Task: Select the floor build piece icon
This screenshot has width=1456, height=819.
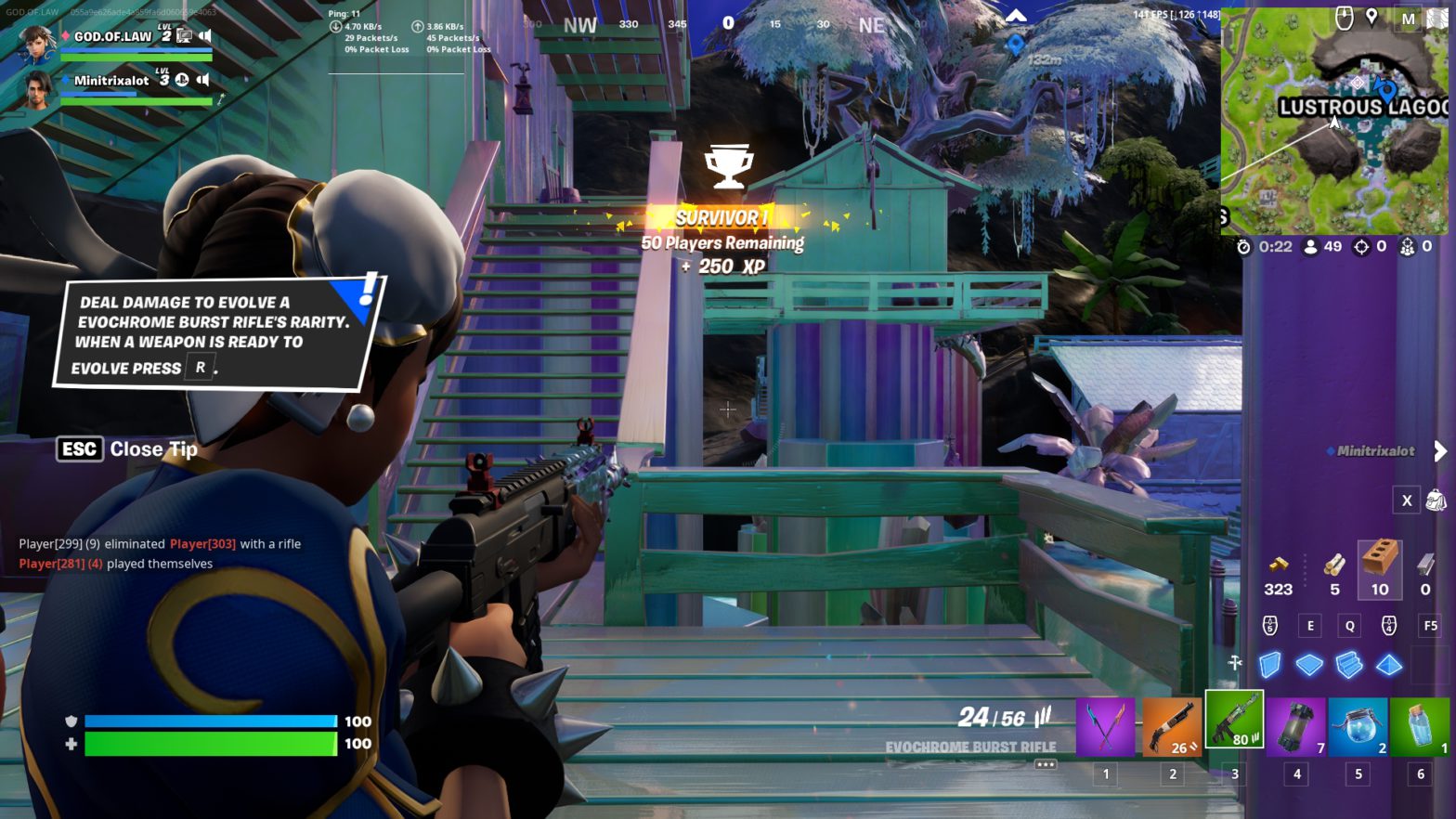Action: pyautogui.click(x=1309, y=664)
